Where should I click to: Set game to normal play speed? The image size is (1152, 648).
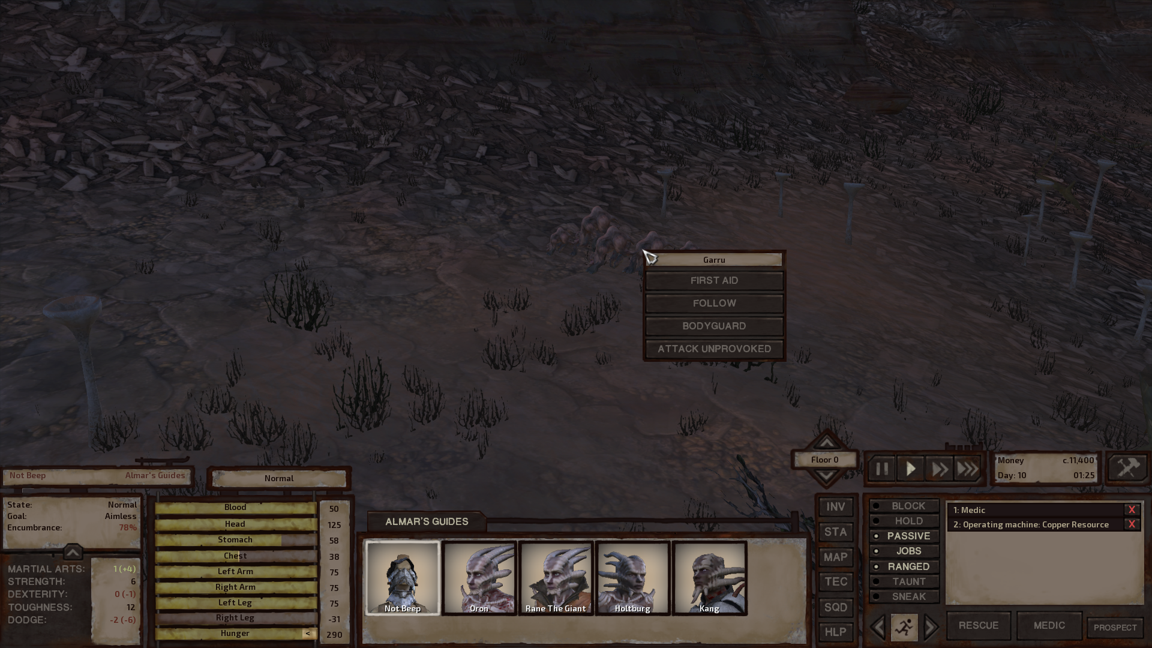[910, 468]
